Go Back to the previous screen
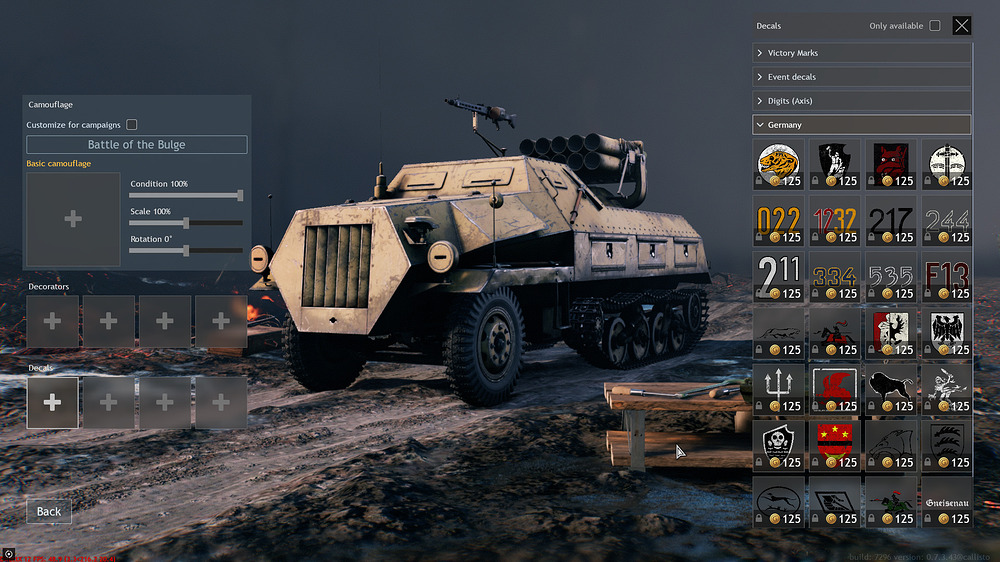Image resolution: width=1000 pixels, height=562 pixels. click(49, 511)
